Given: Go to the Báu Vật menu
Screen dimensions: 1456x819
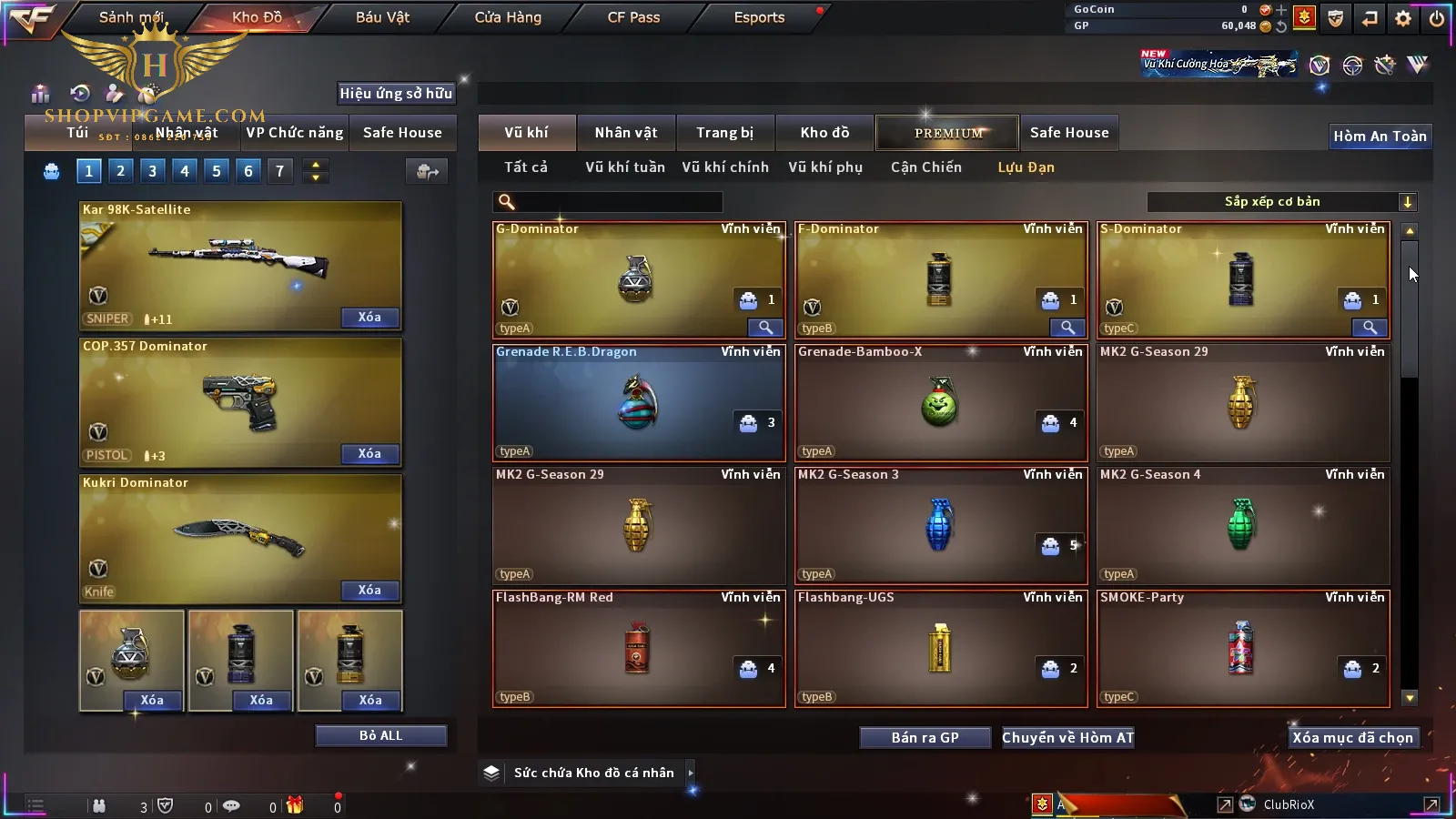Looking at the screenshot, I should coord(382,17).
